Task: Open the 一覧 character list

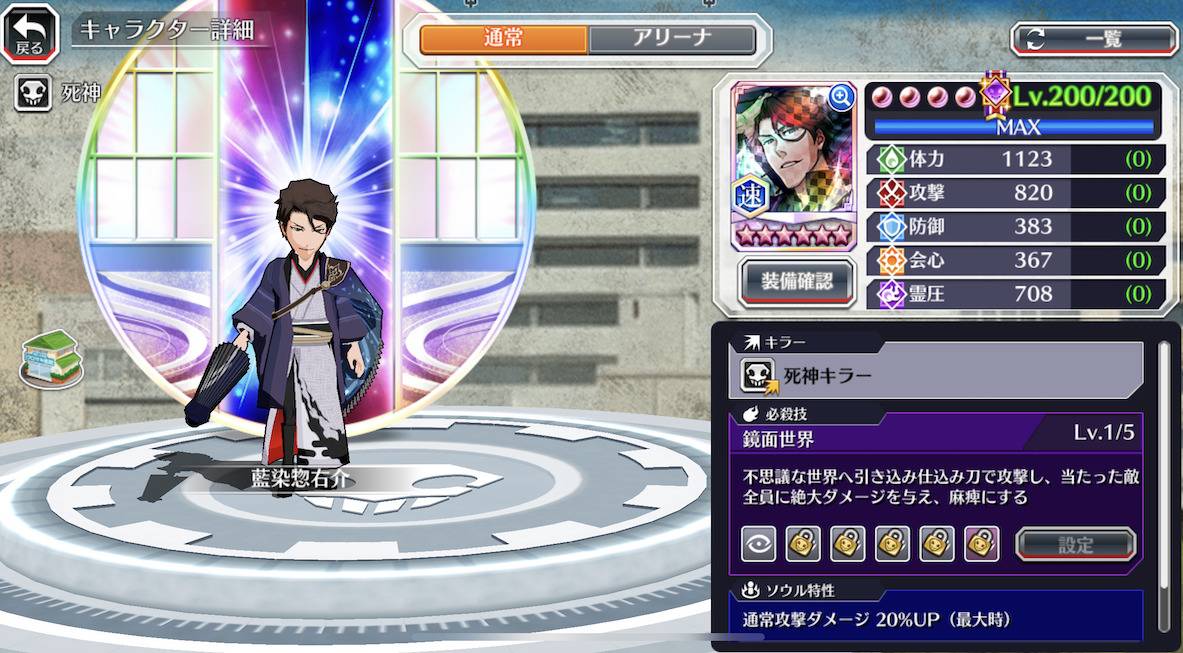Action: coord(1093,39)
